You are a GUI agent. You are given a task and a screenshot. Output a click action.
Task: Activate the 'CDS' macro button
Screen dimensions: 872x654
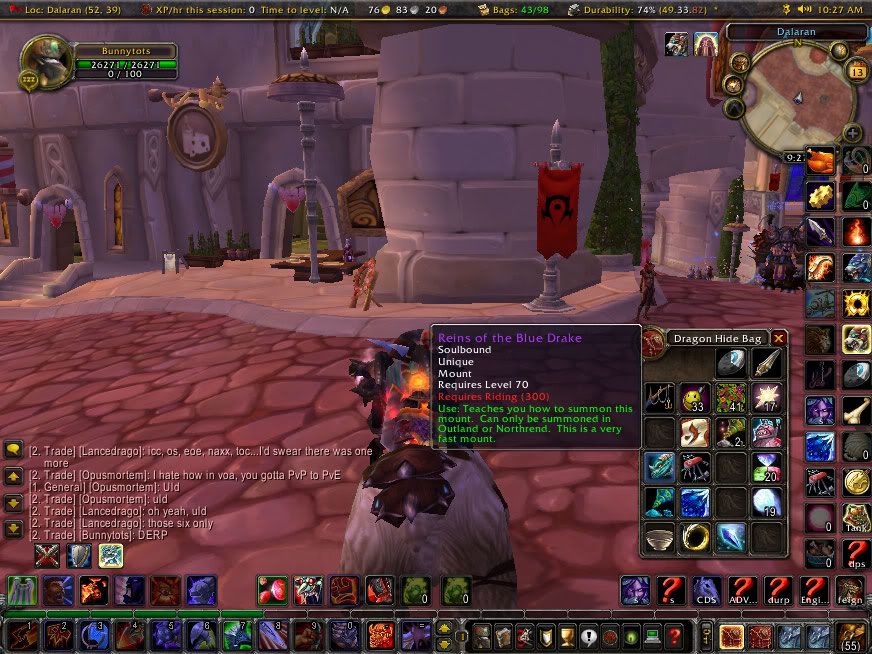tap(707, 591)
